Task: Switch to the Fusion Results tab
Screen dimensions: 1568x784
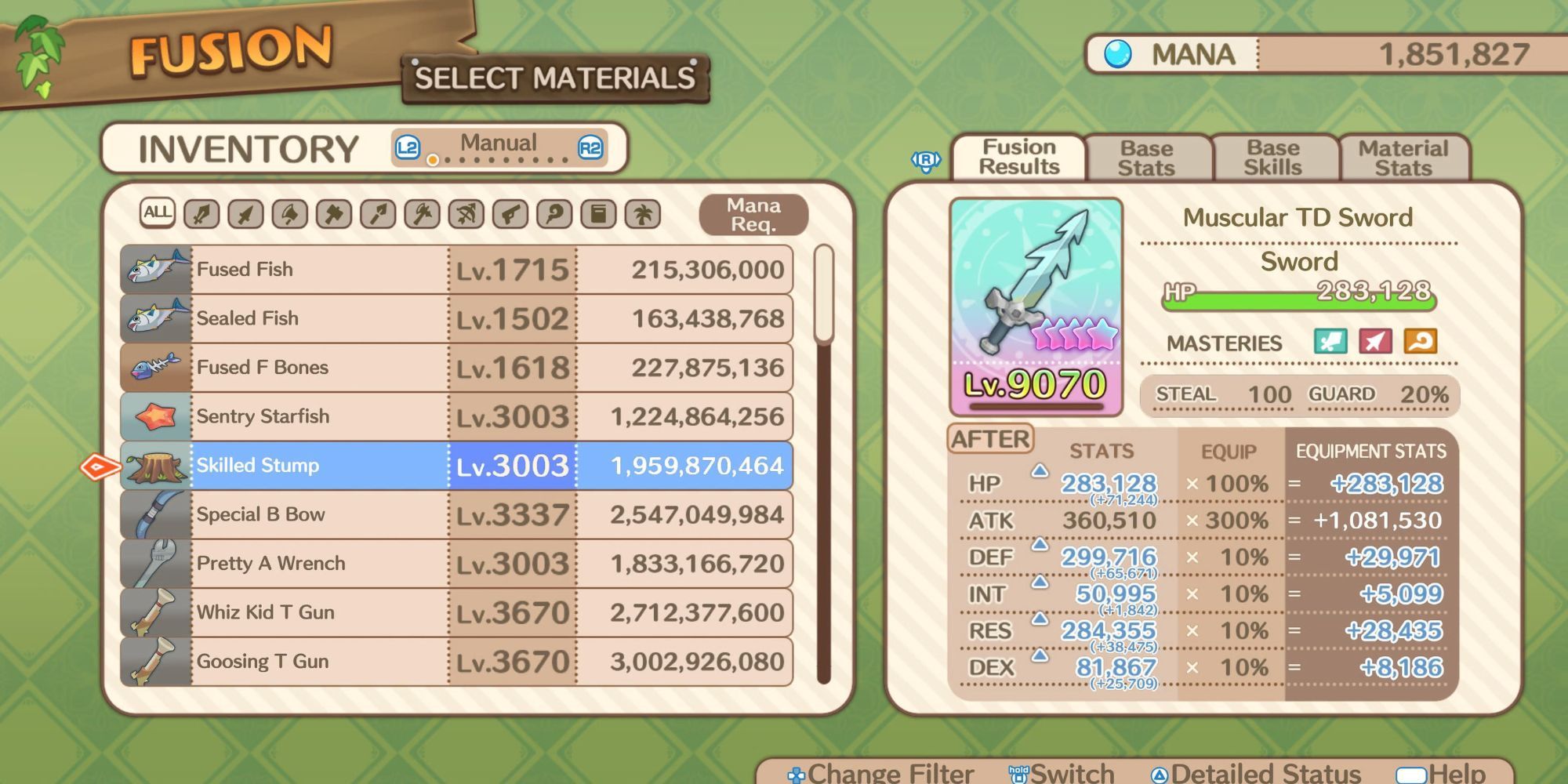Action: (x=1018, y=158)
